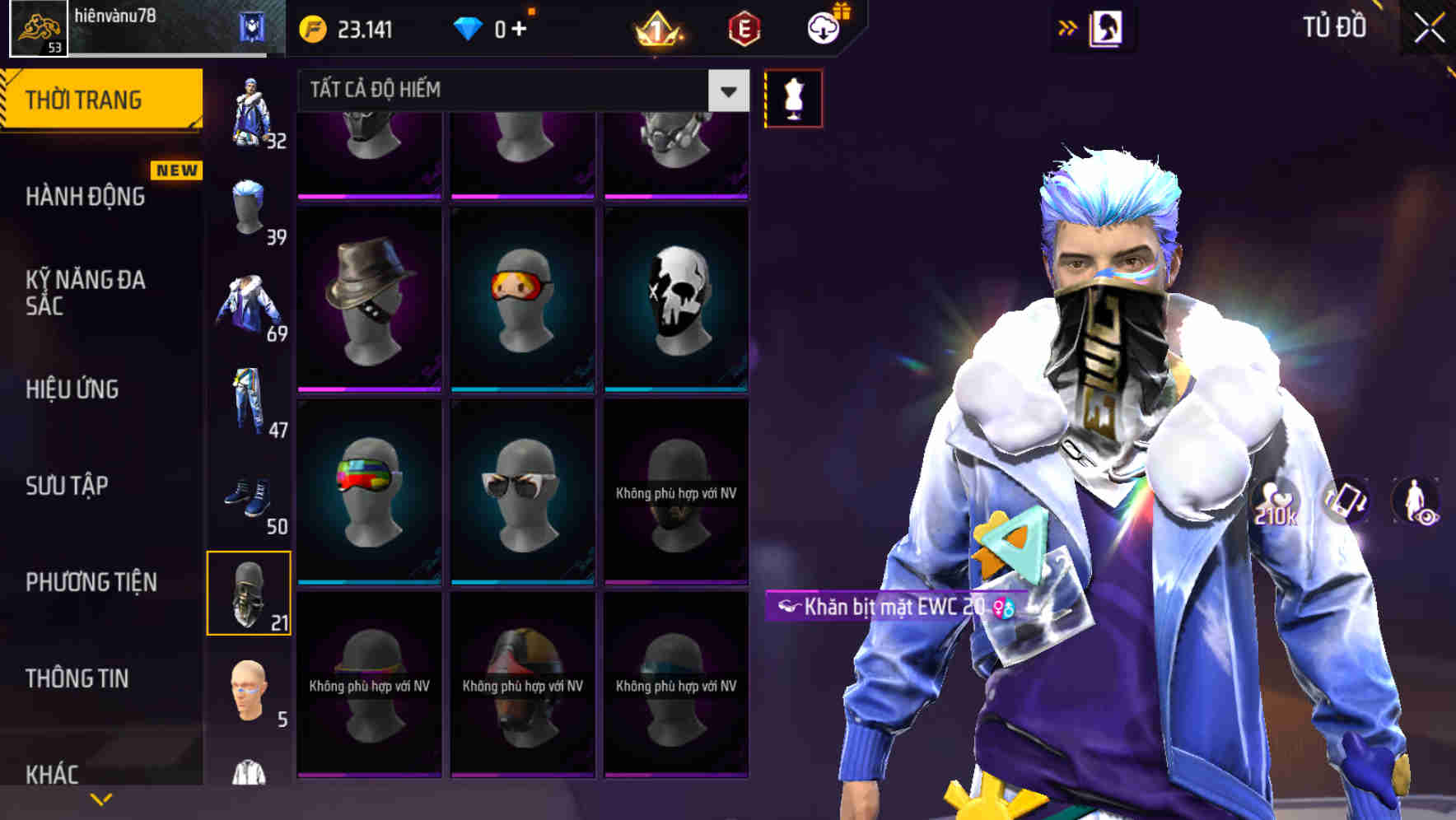Screen dimensions: 1456x820
Task: Collapse panel with the double chevron arrows
Action: click(1067, 27)
